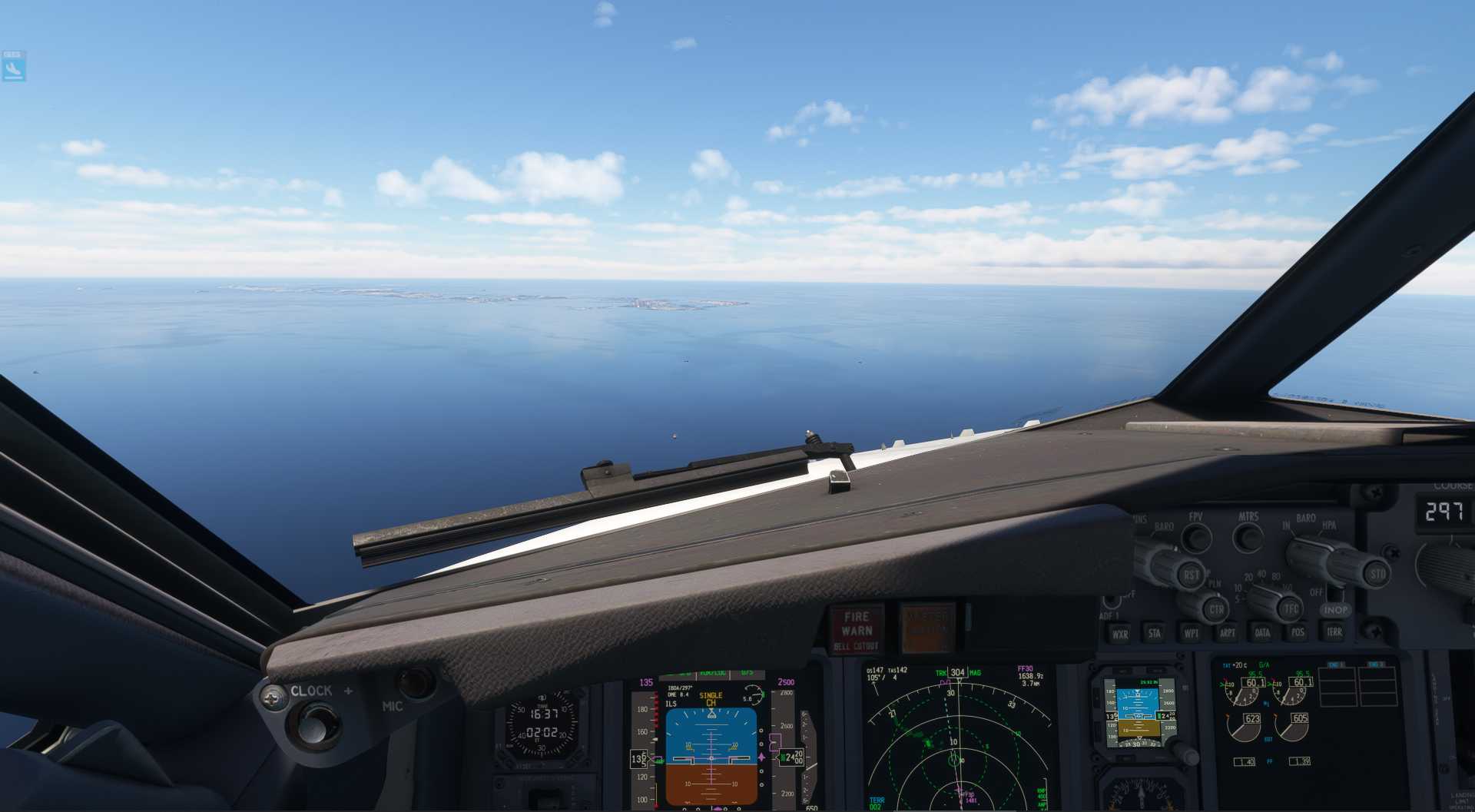The image size is (1475, 812).
Task: Show waypoints with the WPT button
Action: [1191, 634]
